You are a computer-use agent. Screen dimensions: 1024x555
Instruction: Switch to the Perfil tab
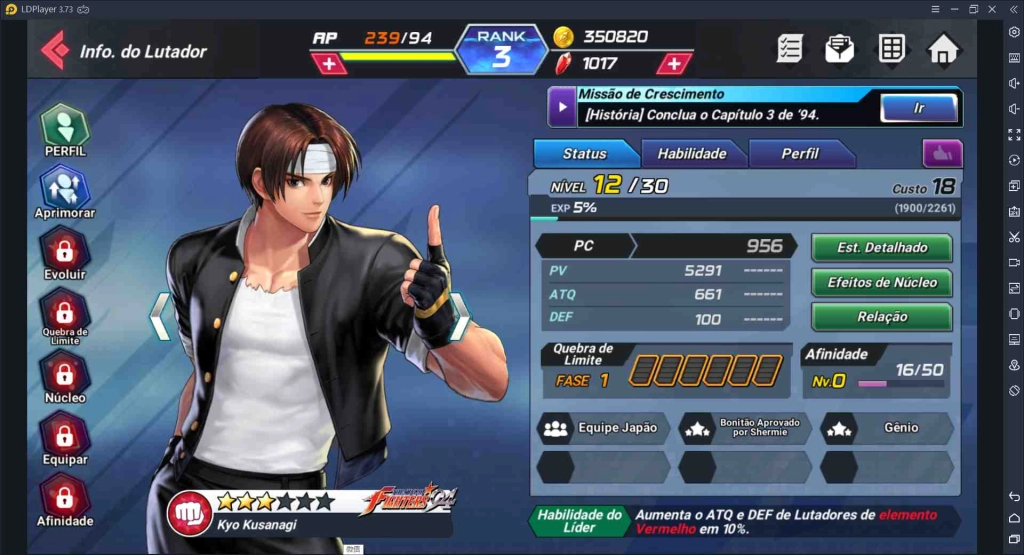point(800,154)
